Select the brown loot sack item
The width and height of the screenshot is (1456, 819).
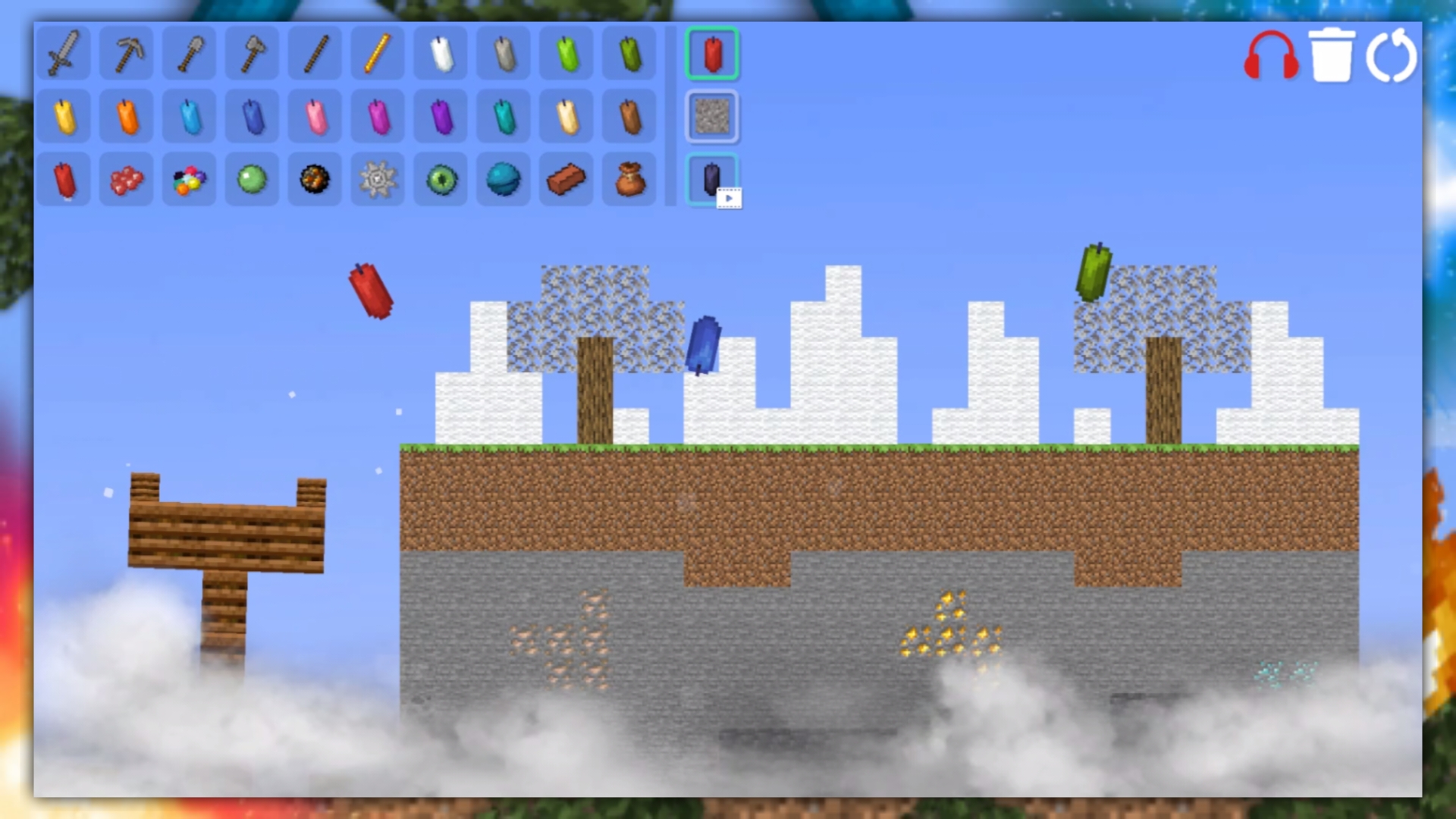(629, 178)
